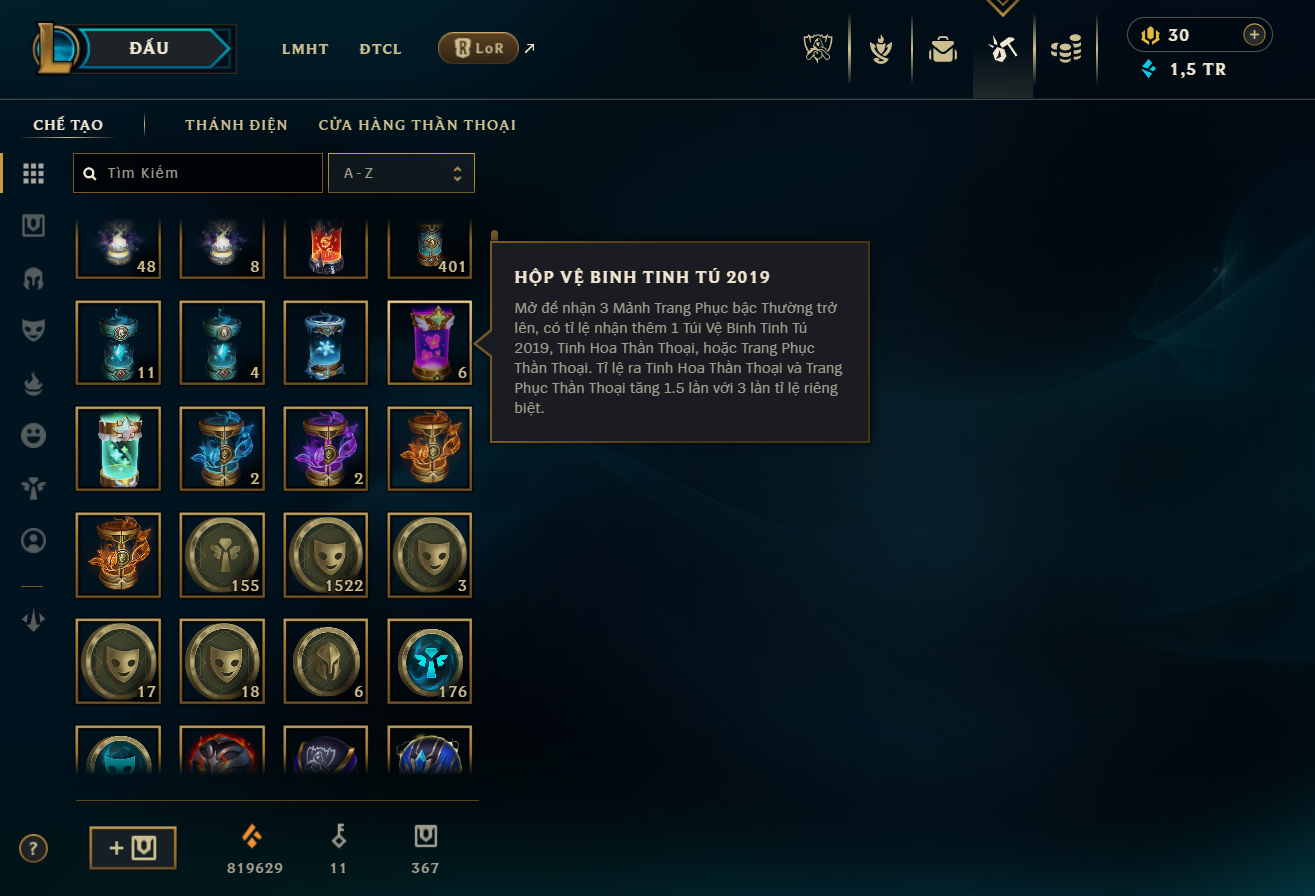The width and height of the screenshot is (1315, 896).
Task: Open the CỬA HÀNG THẦN THOẠI tab
Action: click(x=417, y=125)
